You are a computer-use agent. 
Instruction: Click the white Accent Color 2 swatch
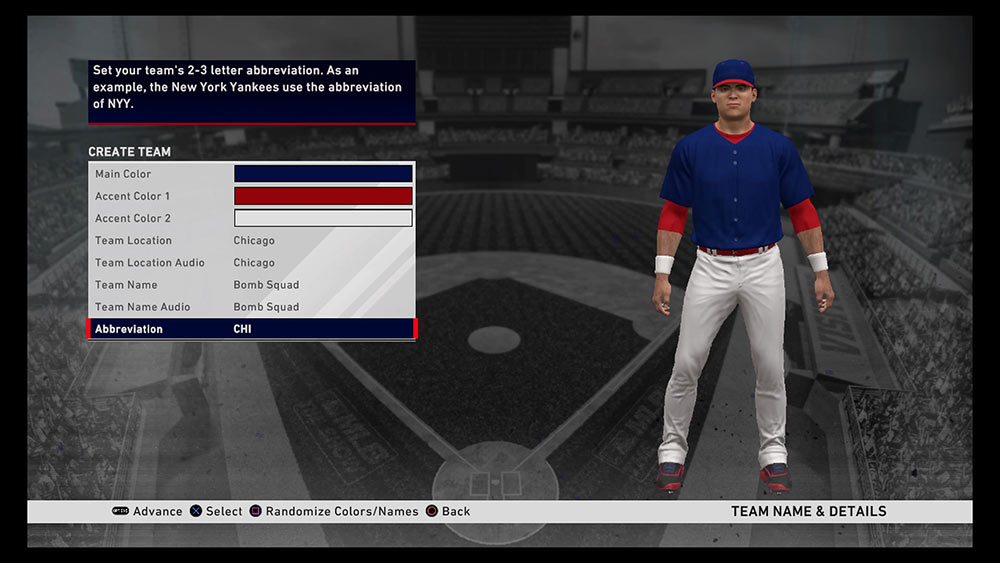click(x=323, y=218)
